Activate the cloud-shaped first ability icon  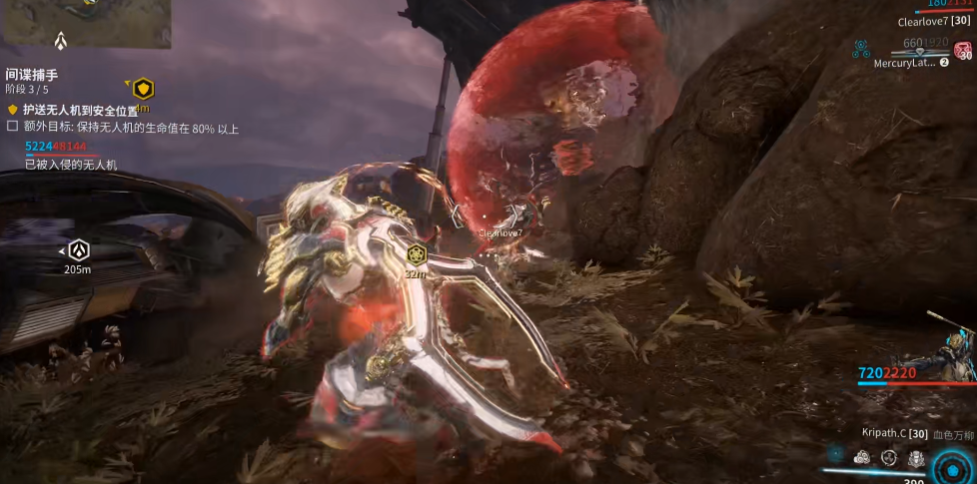click(x=862, y=457)
